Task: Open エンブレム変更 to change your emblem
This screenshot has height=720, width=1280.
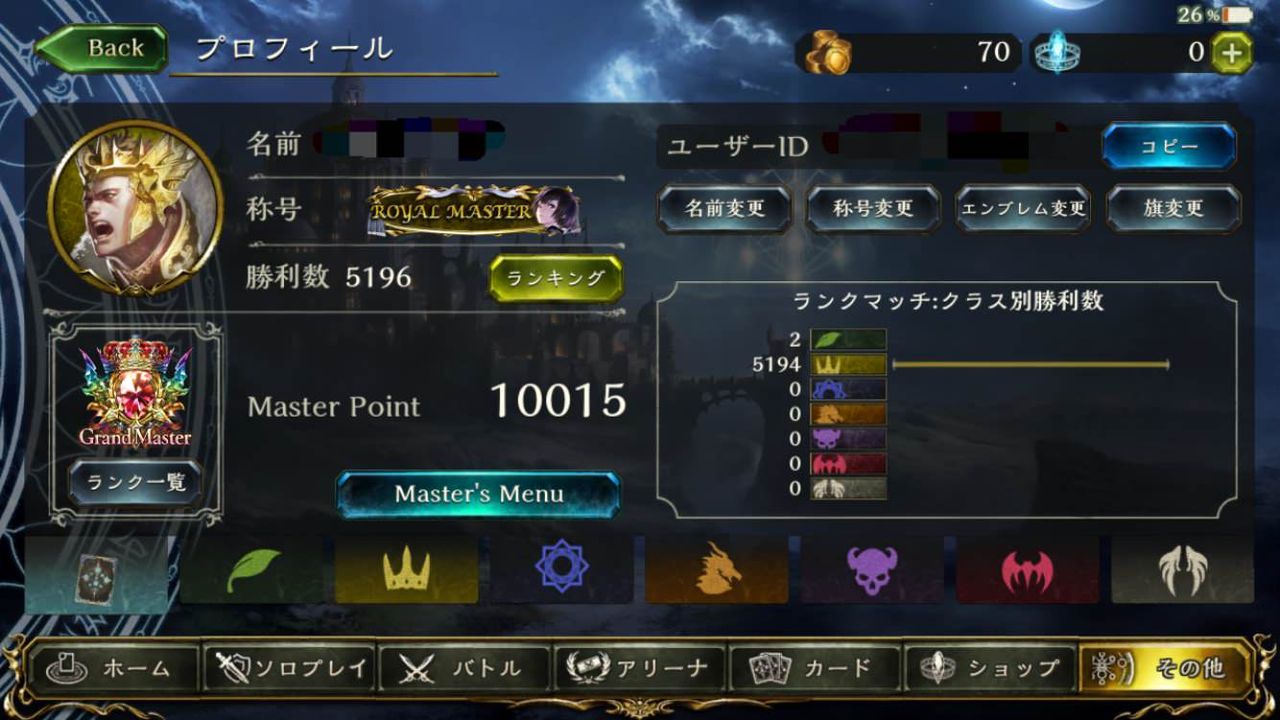Action: click(x=1023, y=209)
